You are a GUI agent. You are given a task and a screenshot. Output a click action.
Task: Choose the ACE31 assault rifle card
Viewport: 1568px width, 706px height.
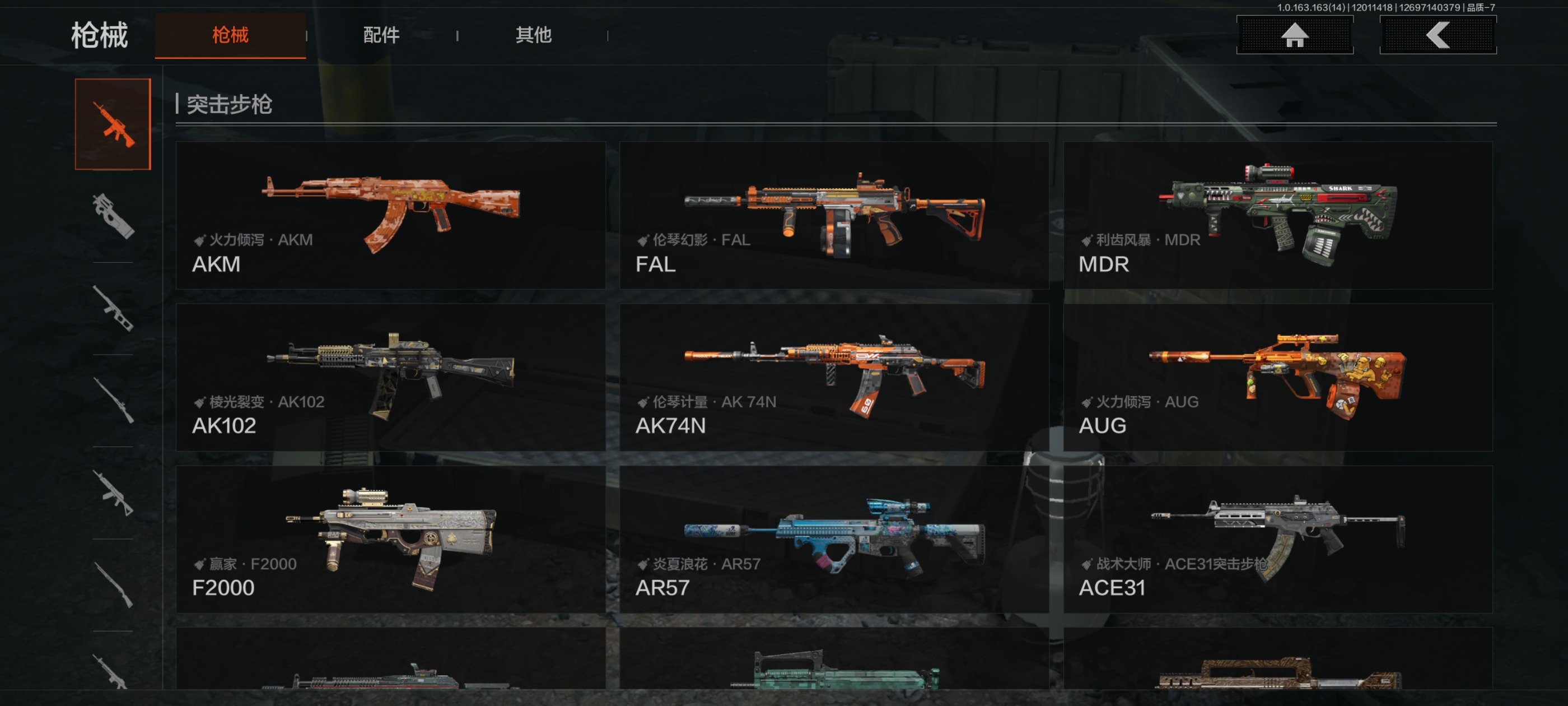point(1277,539)
